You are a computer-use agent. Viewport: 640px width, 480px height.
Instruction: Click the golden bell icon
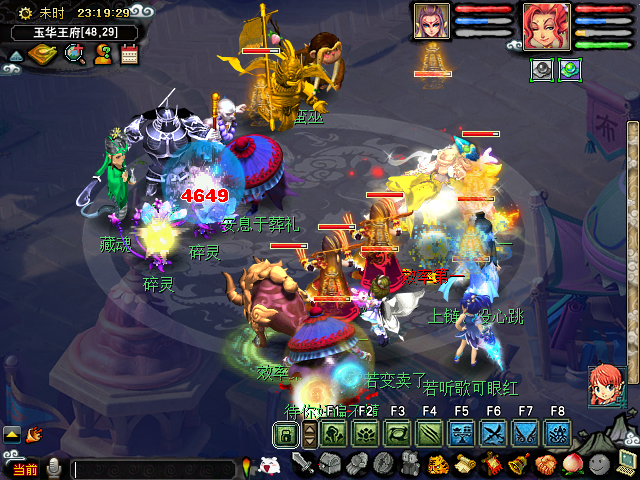tap(518, 464)
